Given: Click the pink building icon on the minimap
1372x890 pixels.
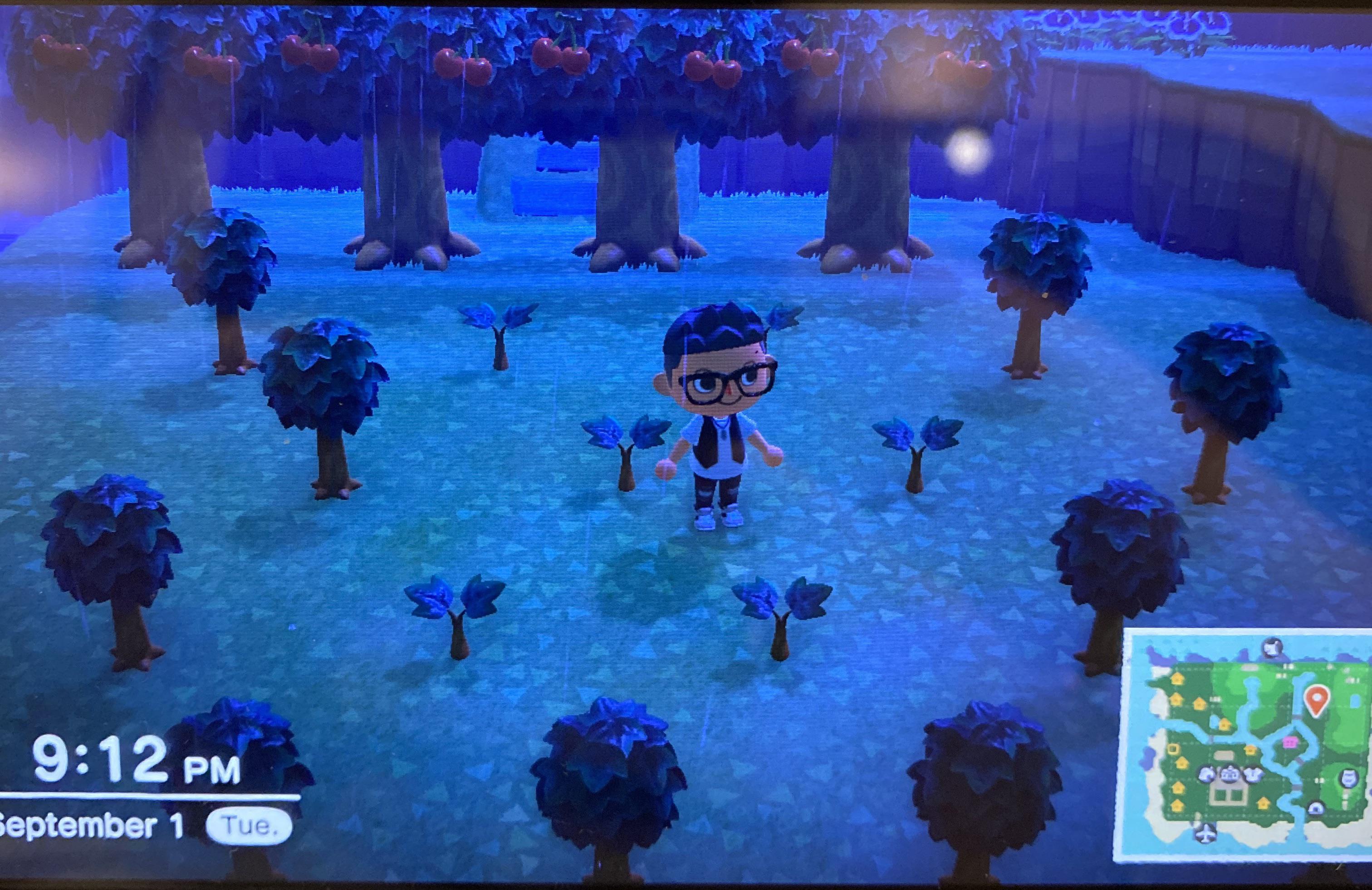Looking at the screenshot, I should 1291,743.
